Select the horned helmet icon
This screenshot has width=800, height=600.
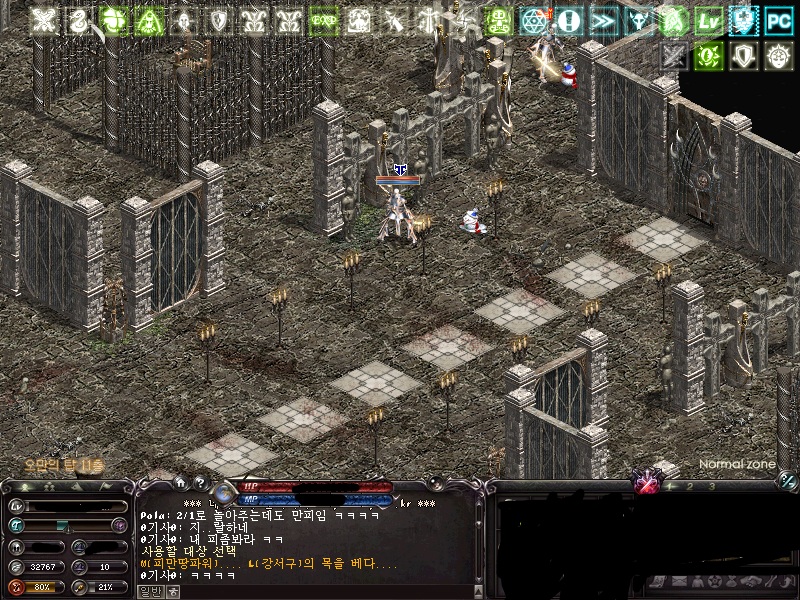638,21
